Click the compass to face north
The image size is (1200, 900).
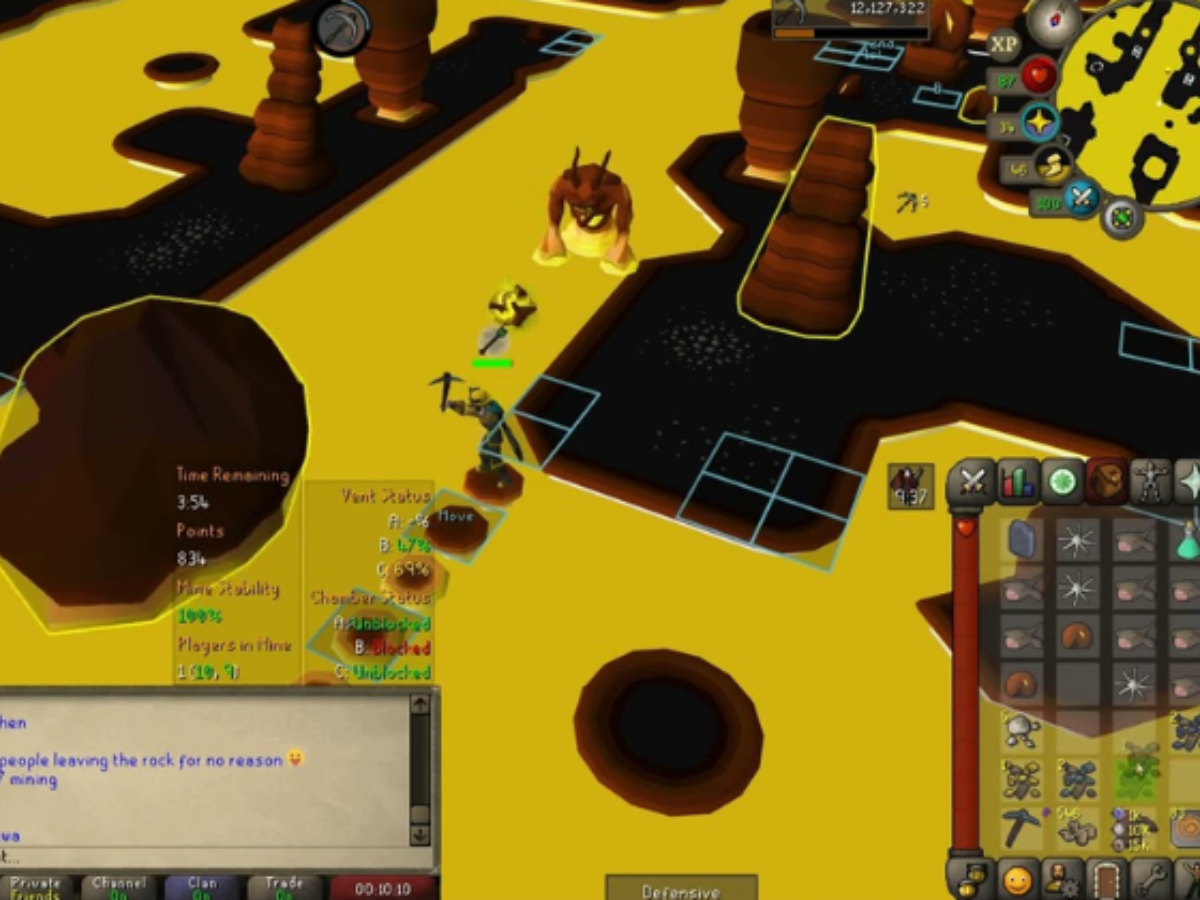(1054, 21)
